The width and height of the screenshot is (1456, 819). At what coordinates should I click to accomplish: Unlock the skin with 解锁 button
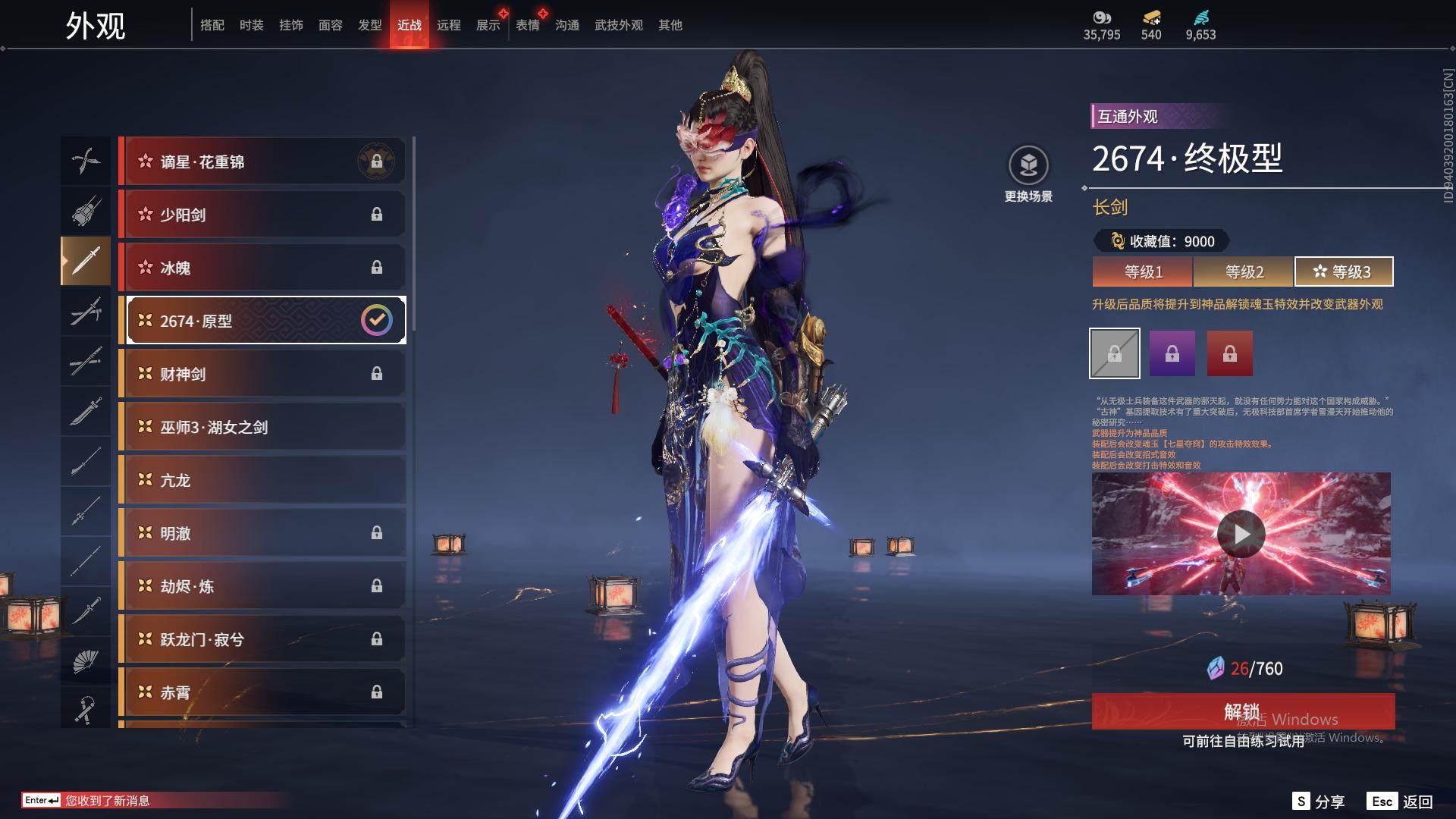coord(1243,711)
